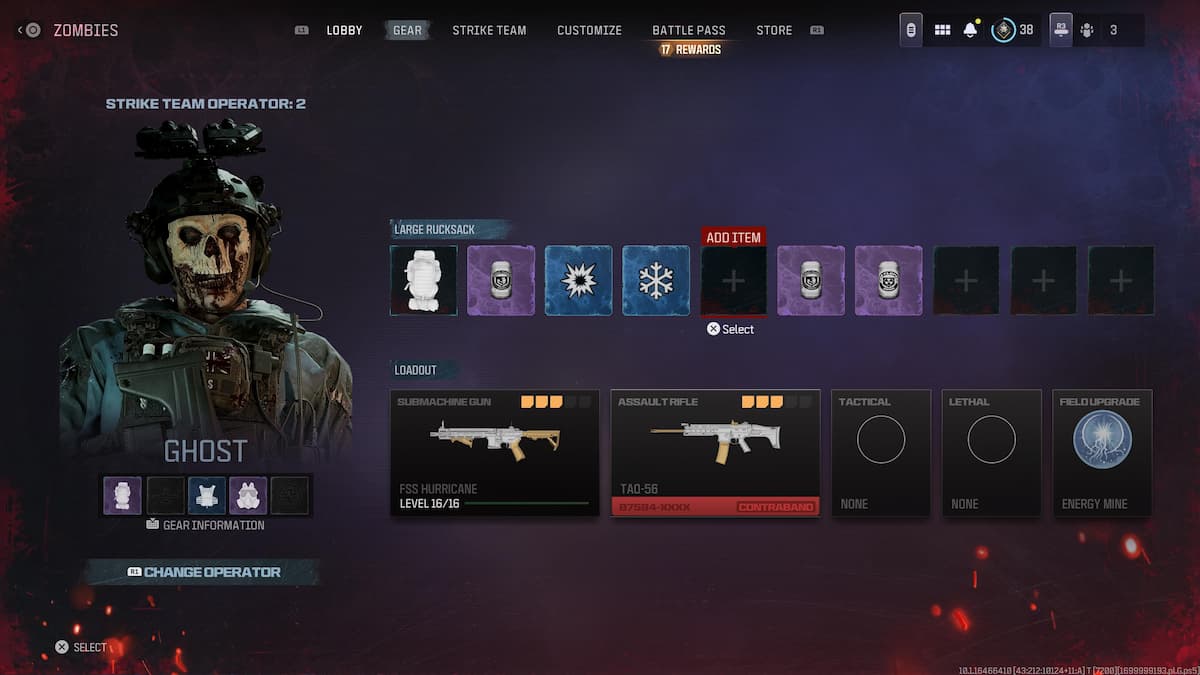
Task: Select the FSS Hurricane submachine gun slot
Action: pos(496,453)
